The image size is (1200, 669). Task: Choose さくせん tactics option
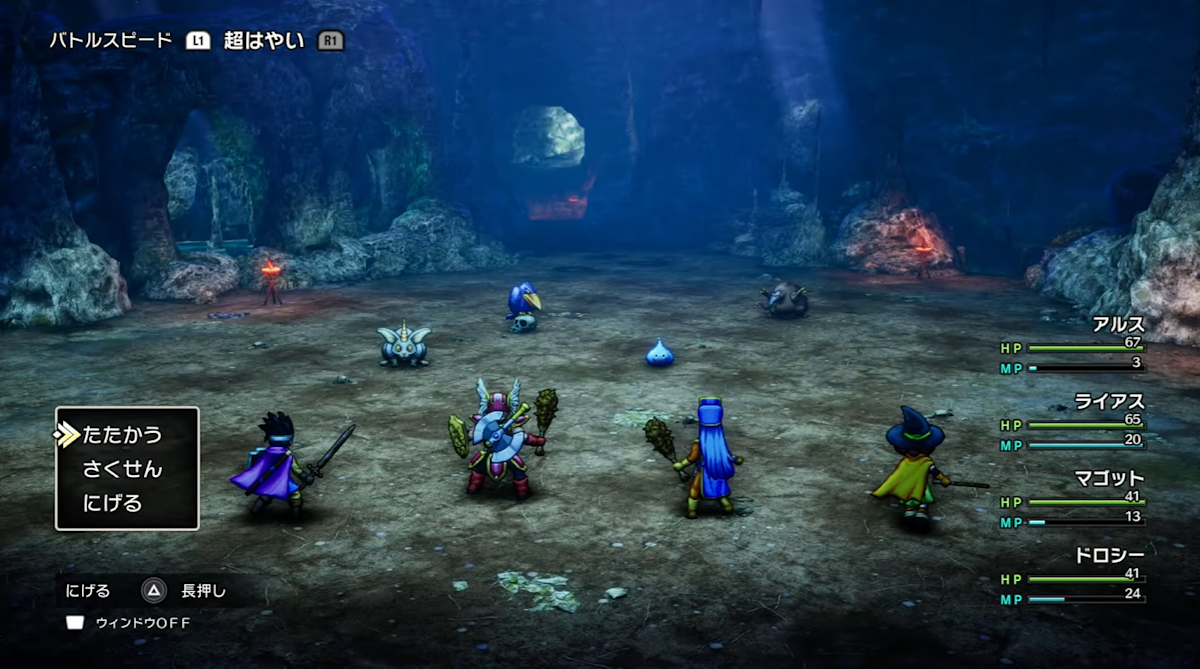click(x=122, y=469)
